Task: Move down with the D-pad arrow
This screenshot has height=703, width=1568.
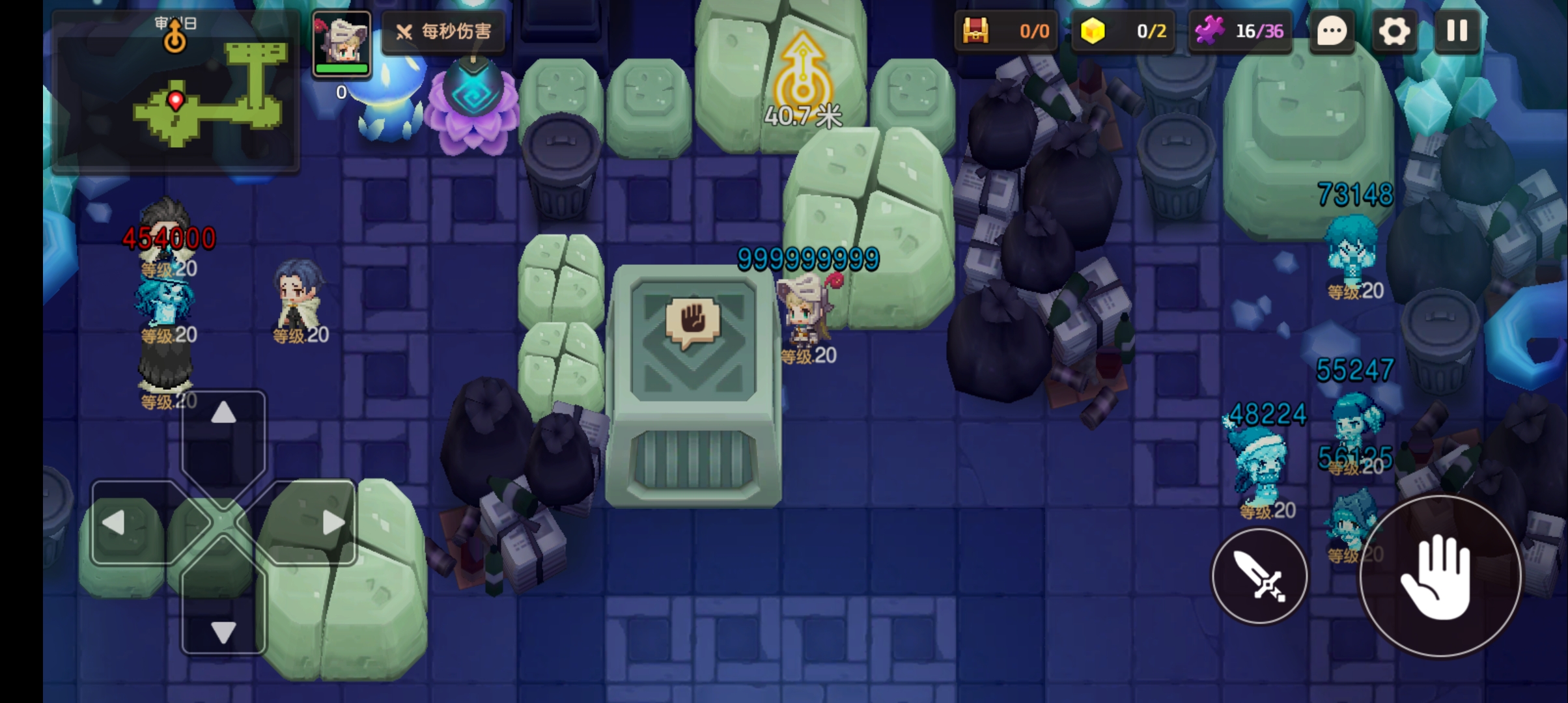Action: (x=223, y=631)
